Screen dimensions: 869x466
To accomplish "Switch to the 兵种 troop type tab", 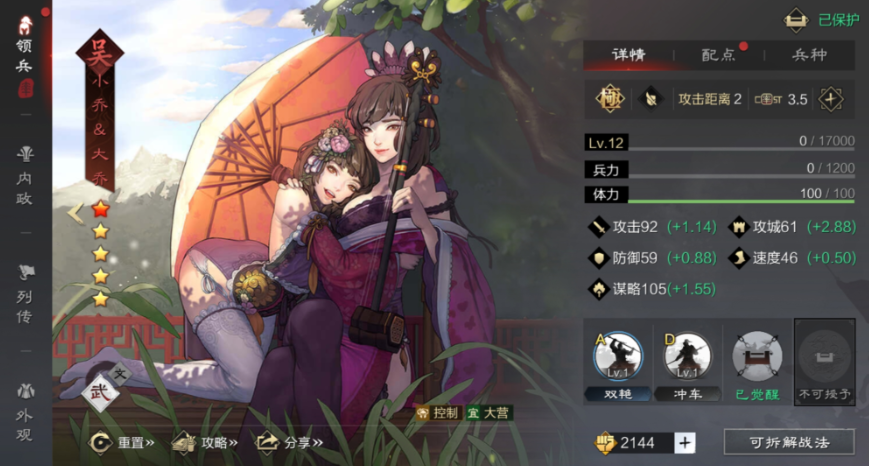I will coord(809,55).
